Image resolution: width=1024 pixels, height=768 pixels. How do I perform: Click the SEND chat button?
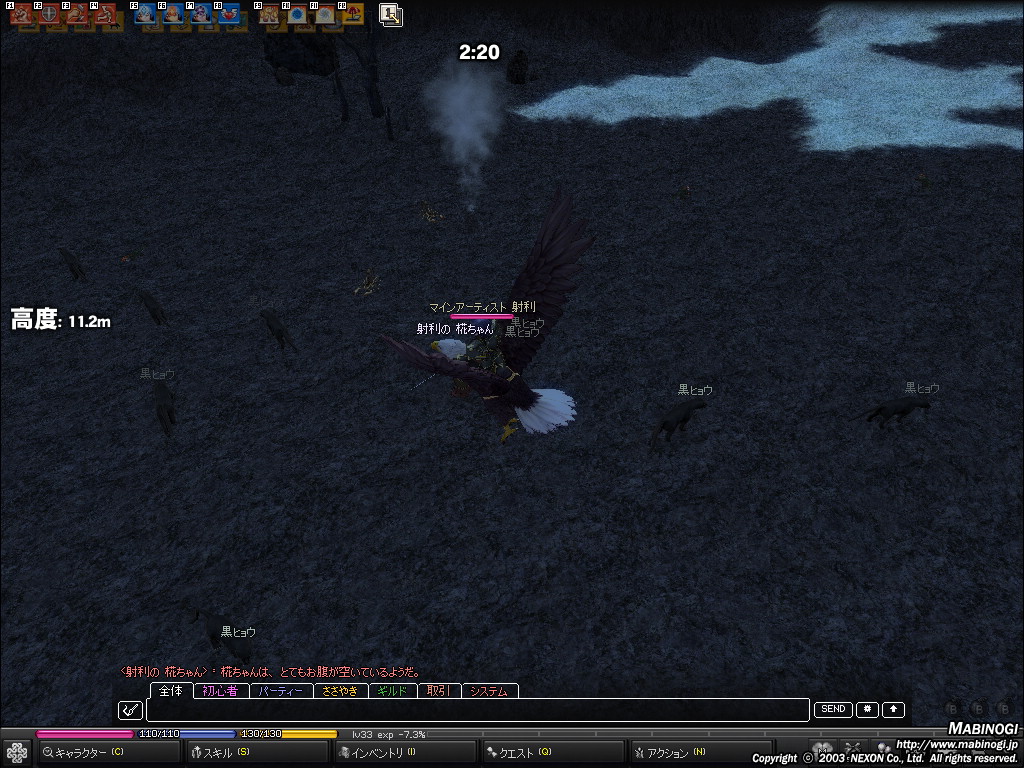pyautogui.click(x=833, y=709)
